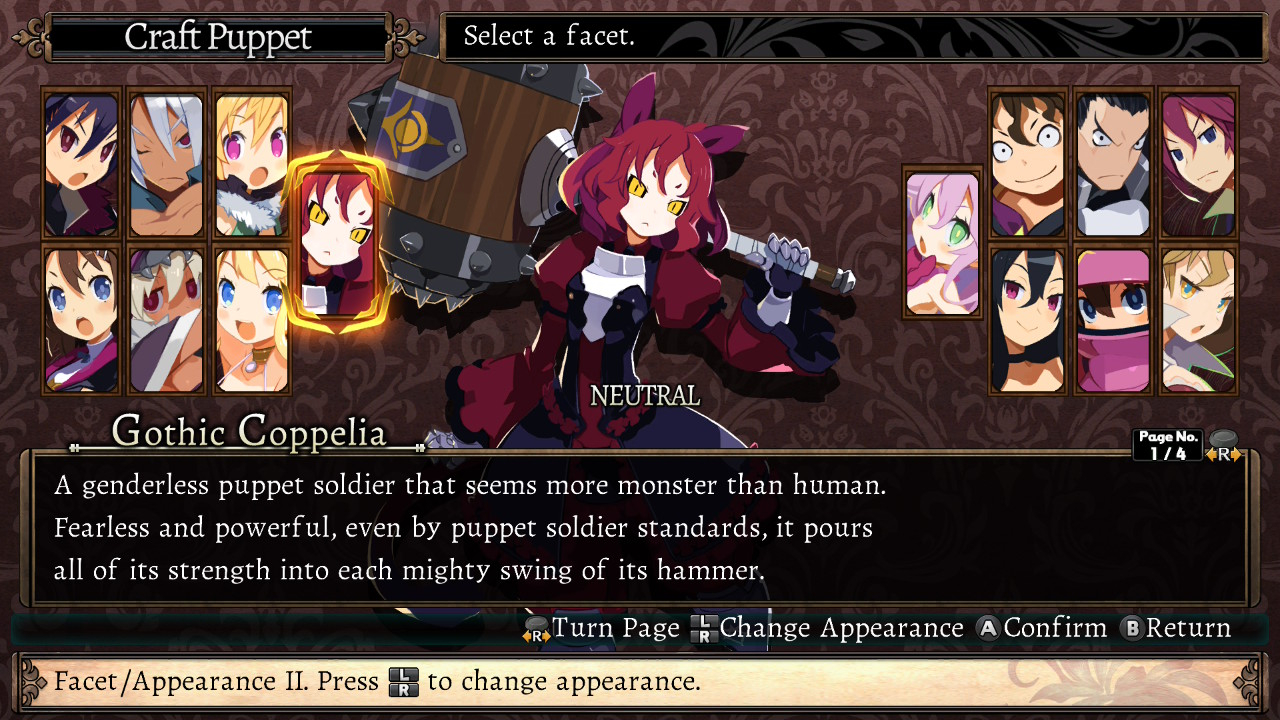Pick the smiling blonde blue-eyed girl portrait
Viewport: 1280px width, 720px height.
[251, 320]
